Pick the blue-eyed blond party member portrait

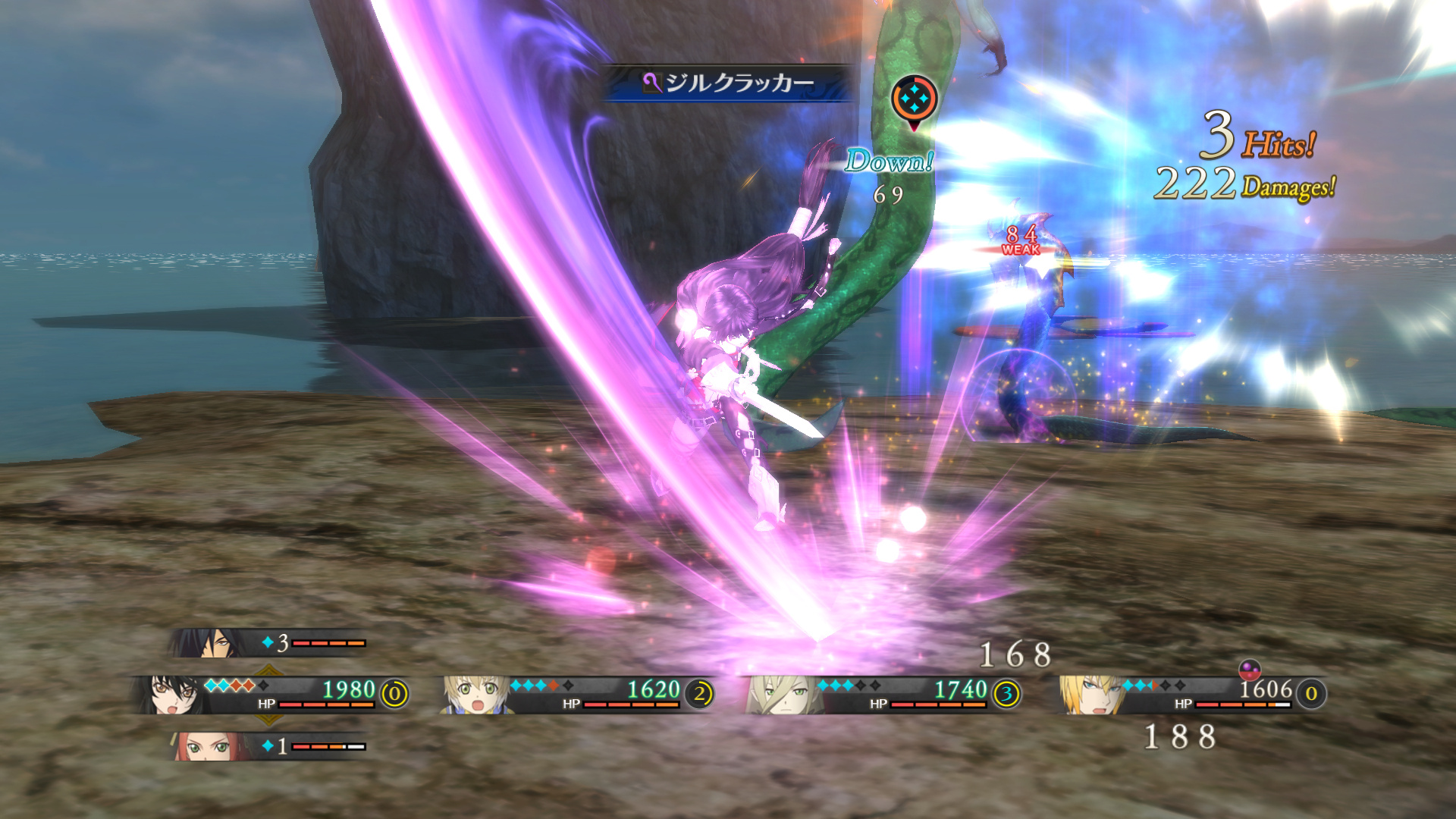[x=1092, y=695]
